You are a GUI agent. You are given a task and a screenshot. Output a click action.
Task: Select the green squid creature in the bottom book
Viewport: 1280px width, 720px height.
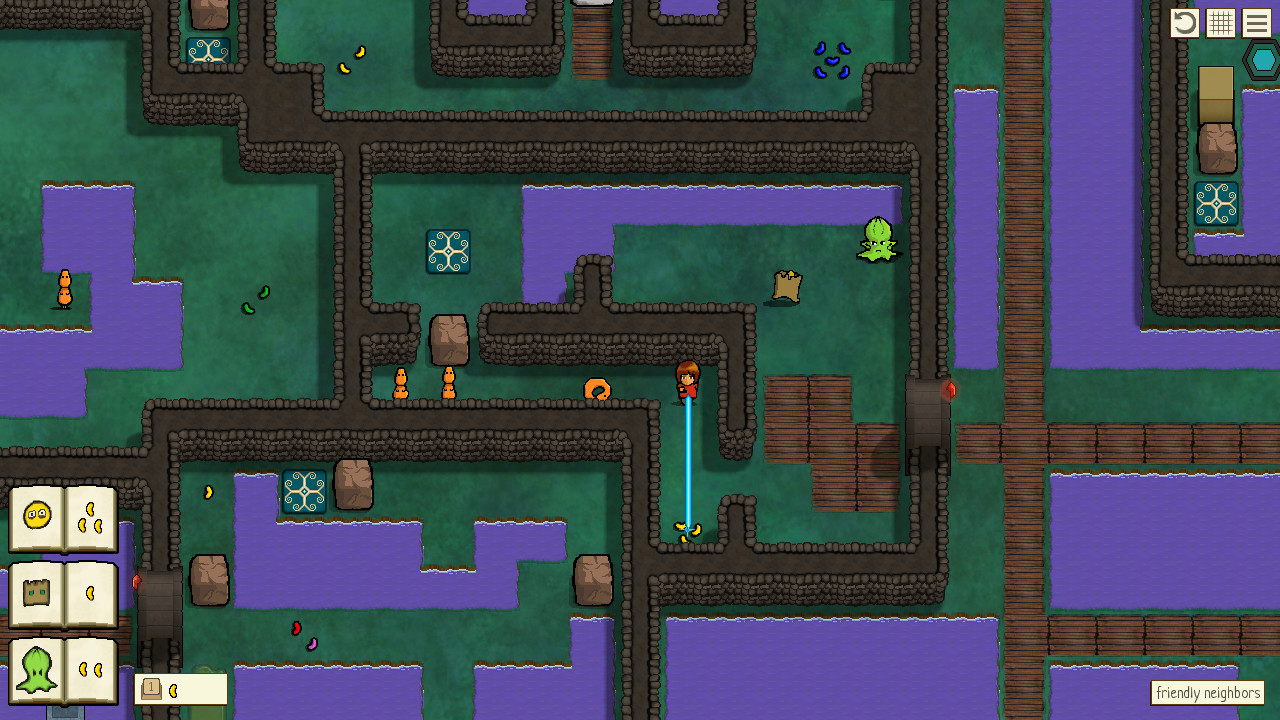tap(37, 670)
